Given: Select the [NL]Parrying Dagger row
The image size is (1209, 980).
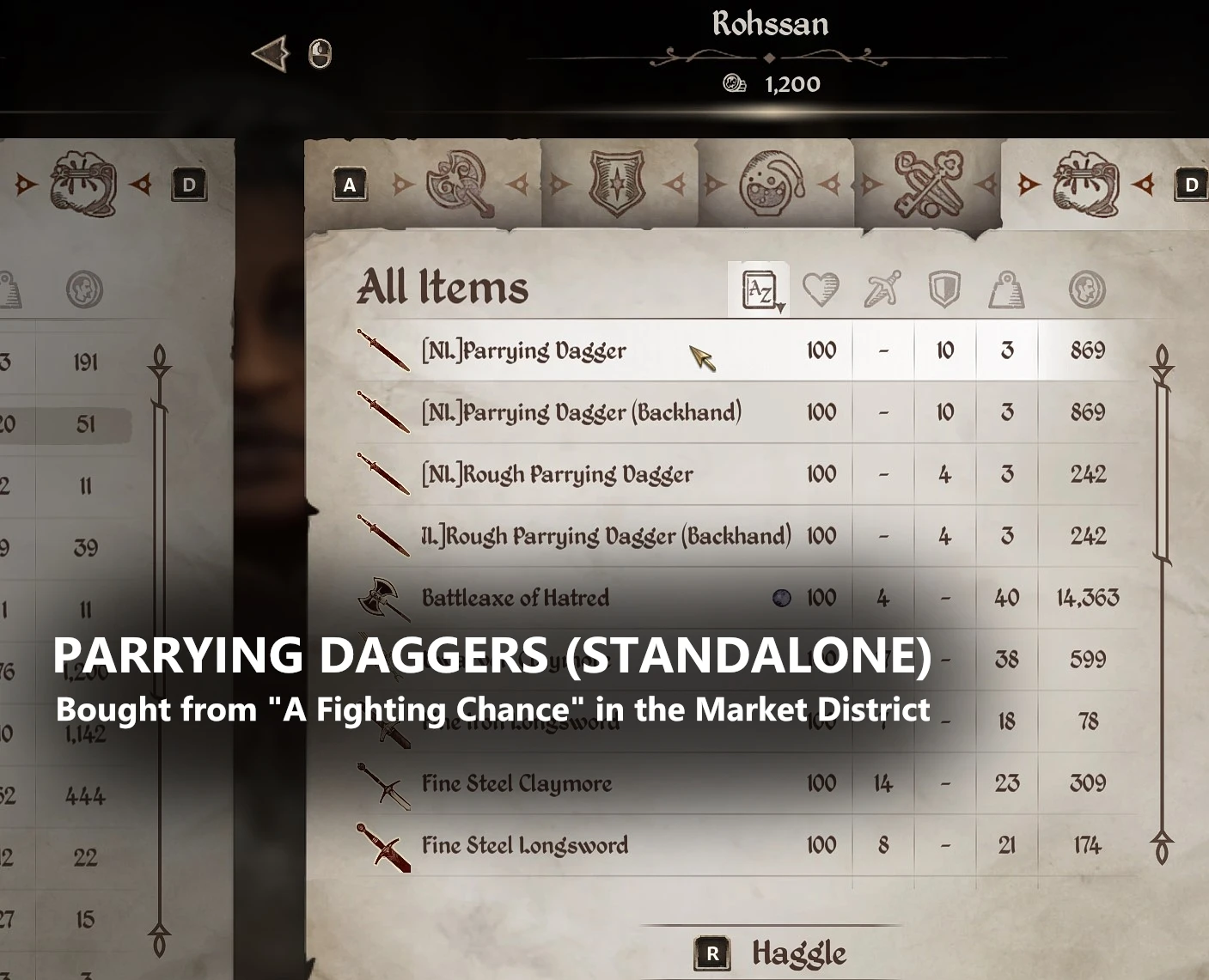Looking at the screenshot, I should point(524,350).
